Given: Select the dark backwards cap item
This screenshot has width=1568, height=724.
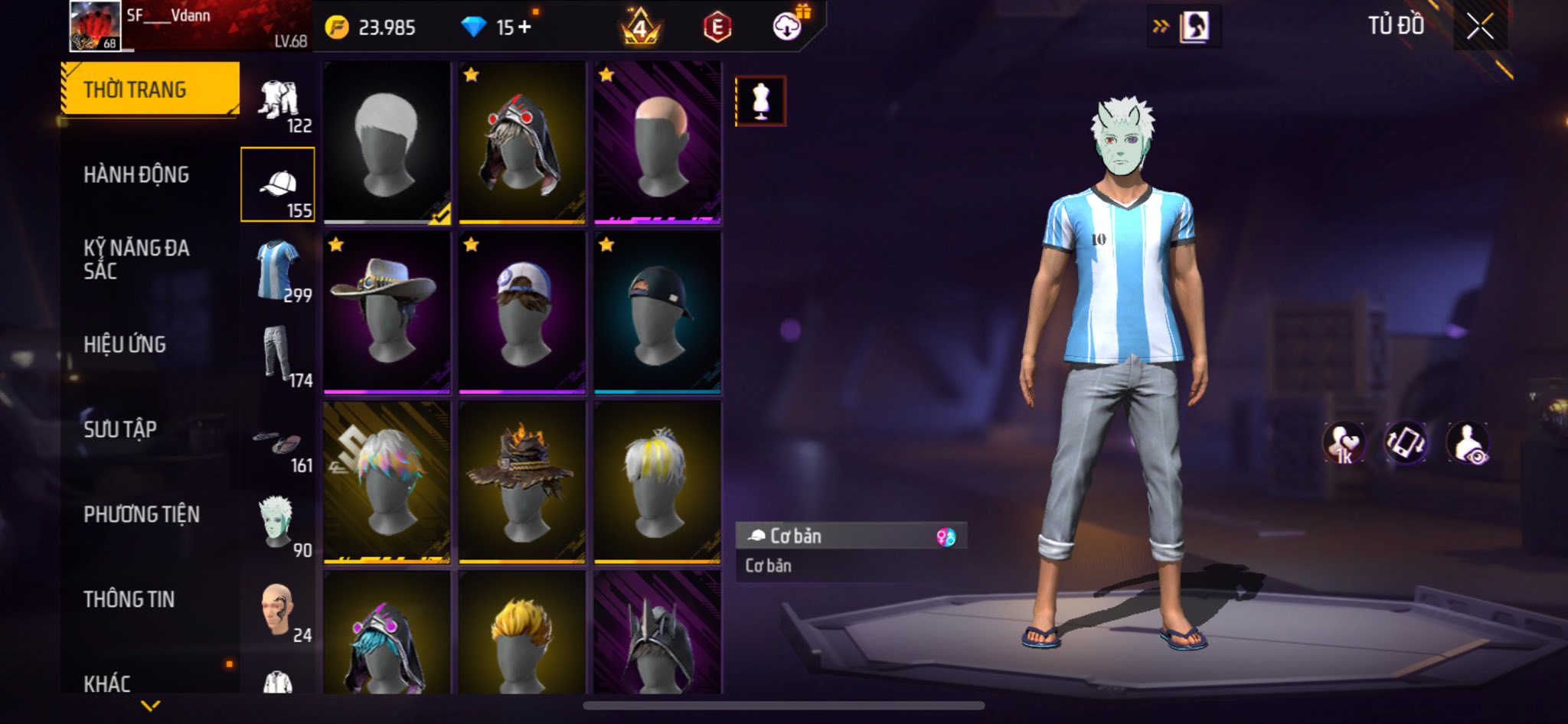Looking at the screenshot, I should 657,312.
